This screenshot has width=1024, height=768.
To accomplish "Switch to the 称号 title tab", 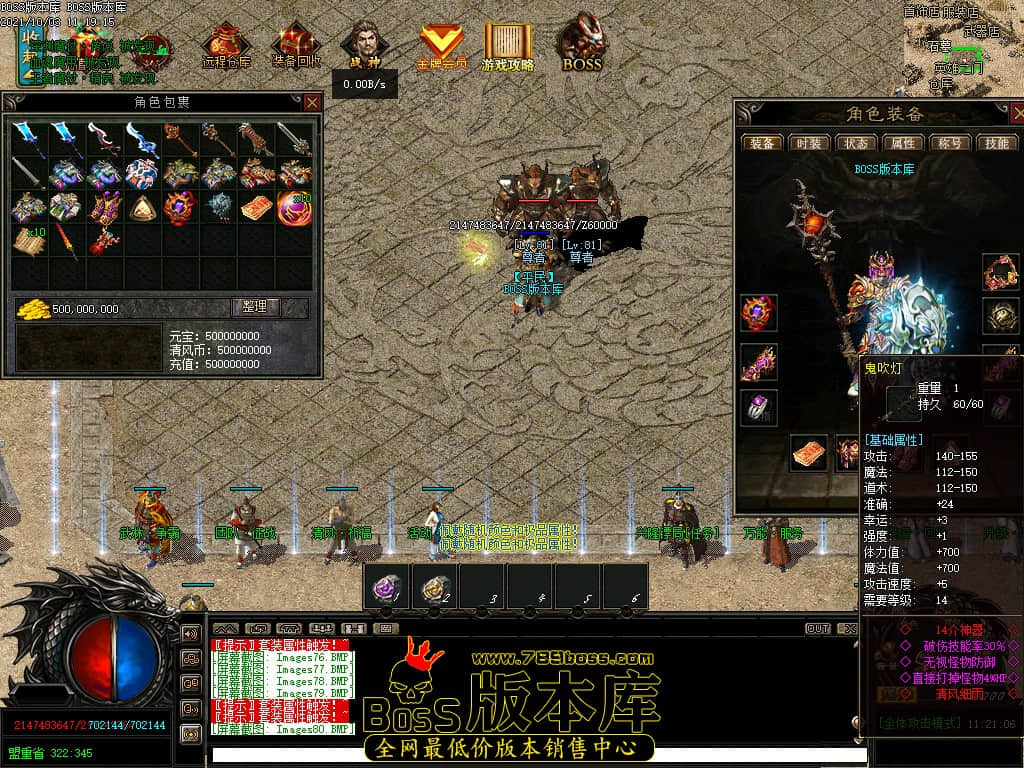I will [950, 143].
